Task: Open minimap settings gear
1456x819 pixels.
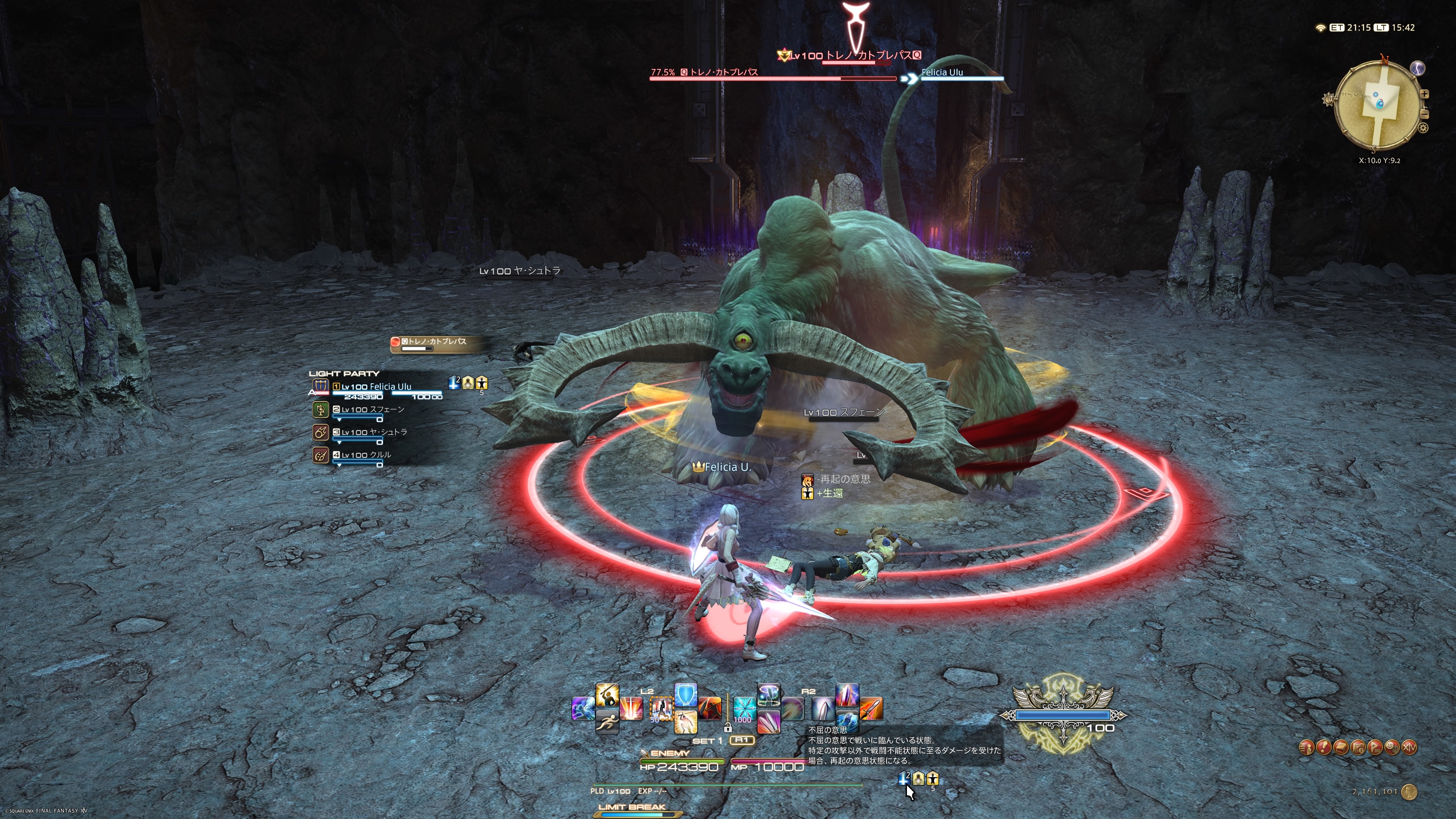Action: [1423, 128]
